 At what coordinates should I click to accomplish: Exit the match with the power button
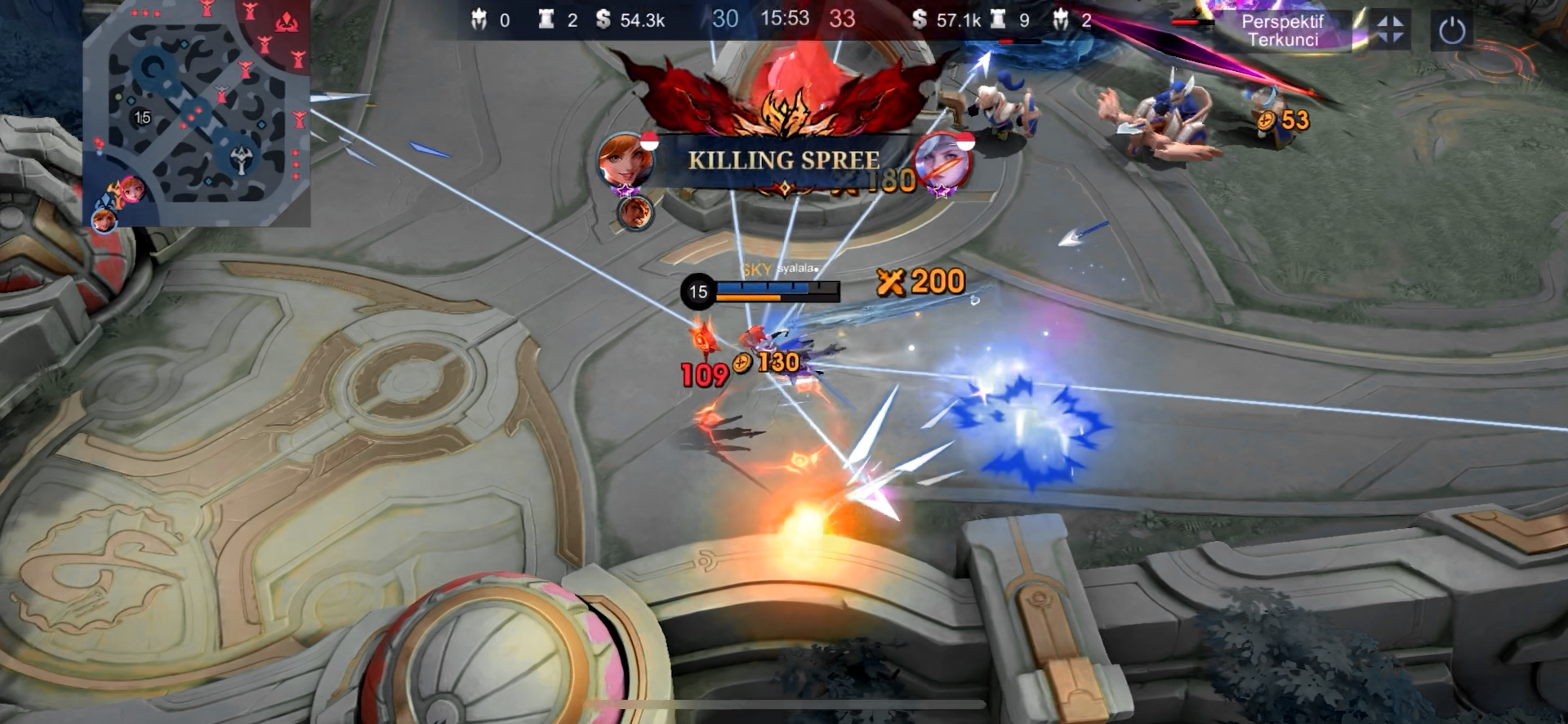(x=1451, y=31)
